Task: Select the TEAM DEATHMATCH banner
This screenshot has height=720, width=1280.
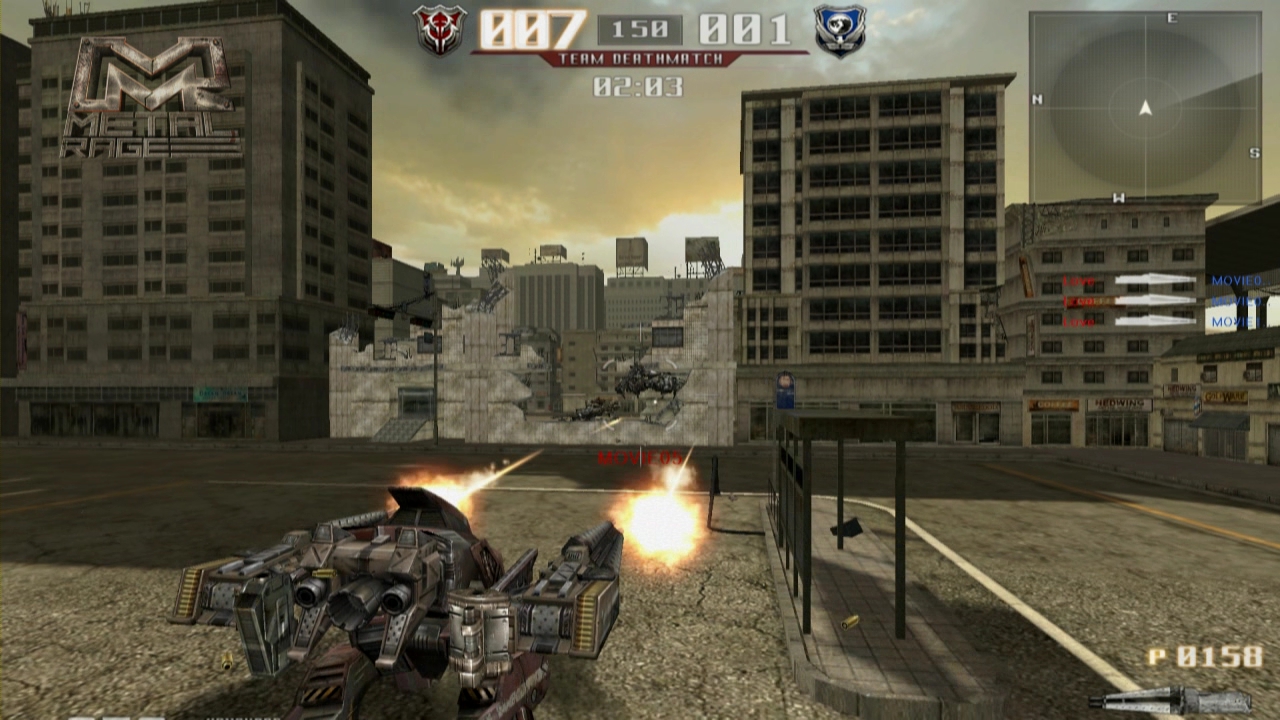Action: pyautogui.click(x=640, y=57)
